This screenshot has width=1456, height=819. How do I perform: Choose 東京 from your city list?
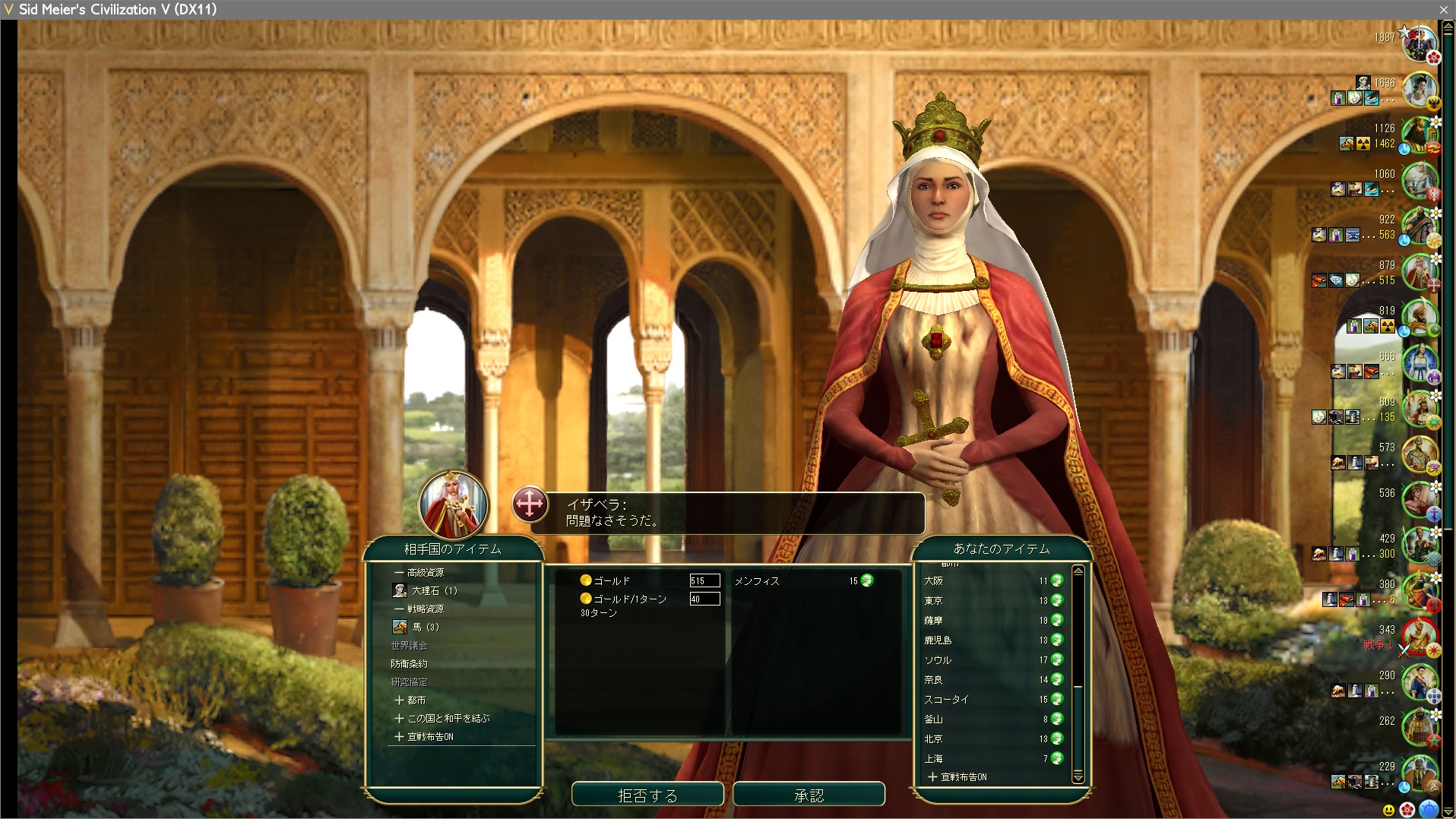click(x=934, y=601)
